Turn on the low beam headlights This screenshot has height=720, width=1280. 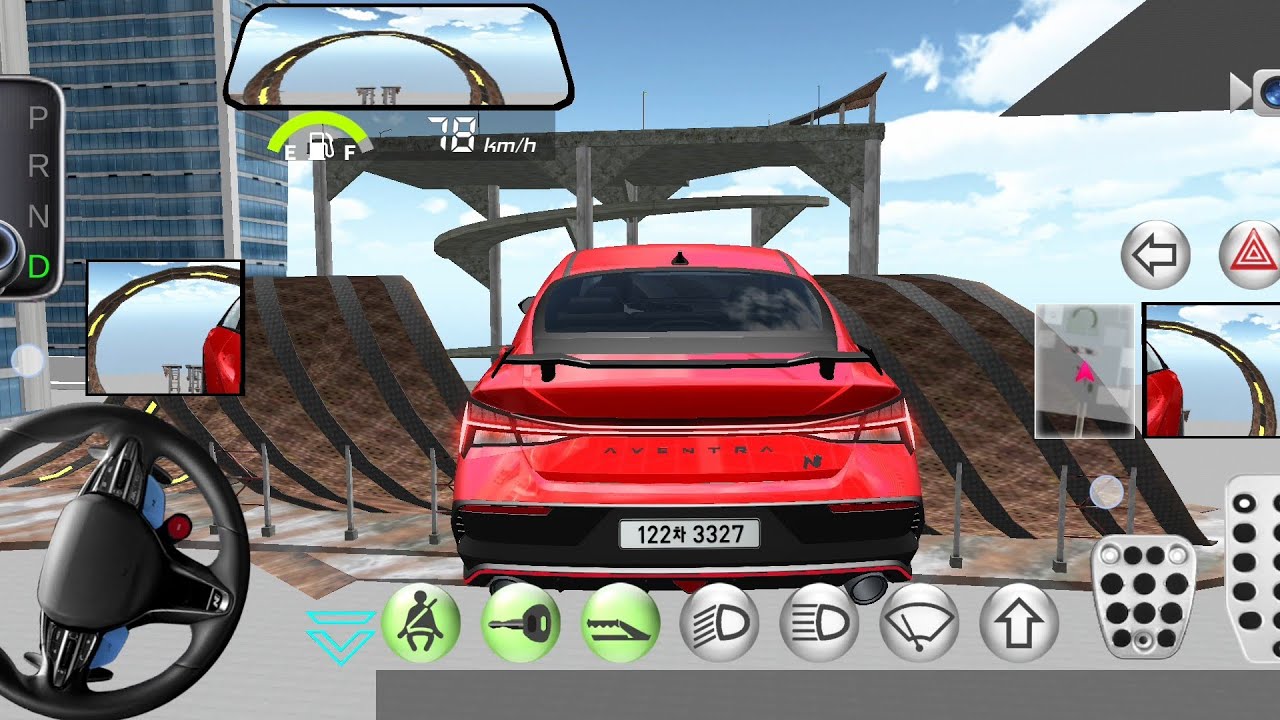click(720, 623)
